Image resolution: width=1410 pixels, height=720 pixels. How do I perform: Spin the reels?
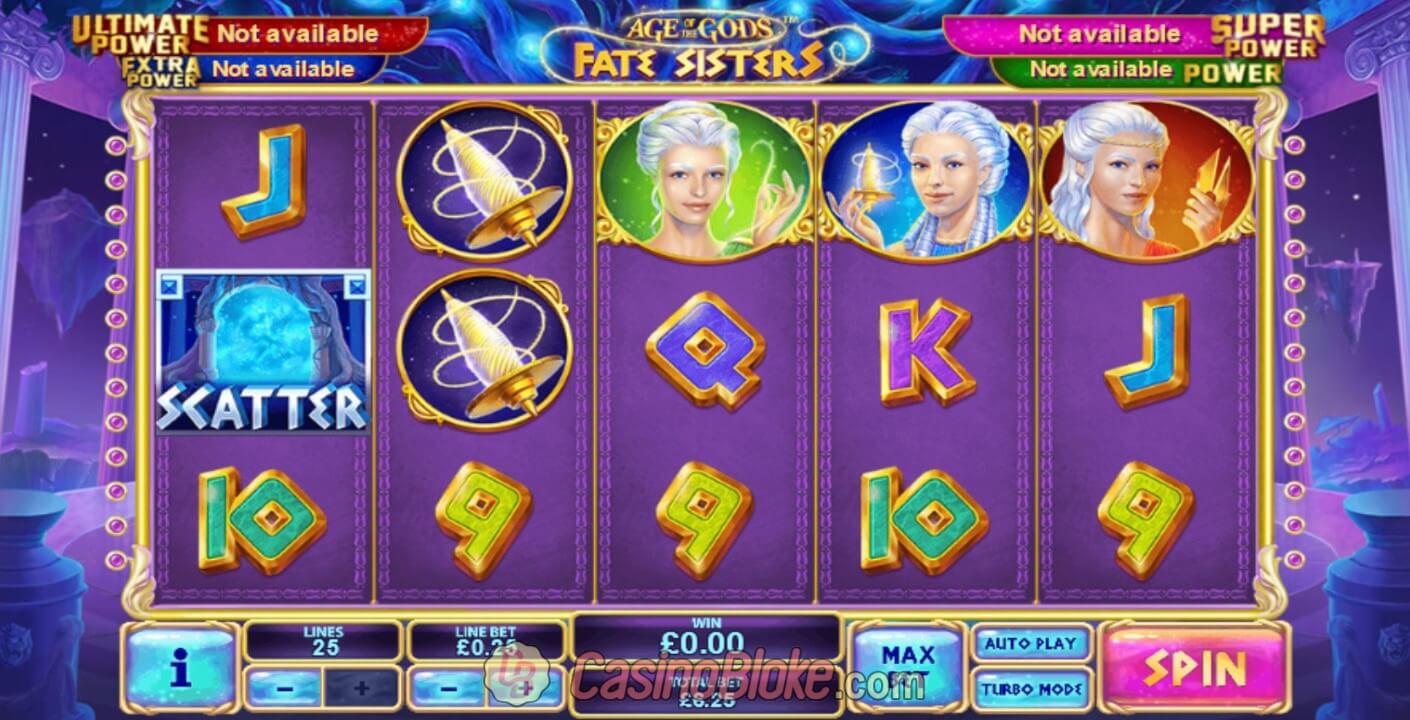tap(1194, 666)
